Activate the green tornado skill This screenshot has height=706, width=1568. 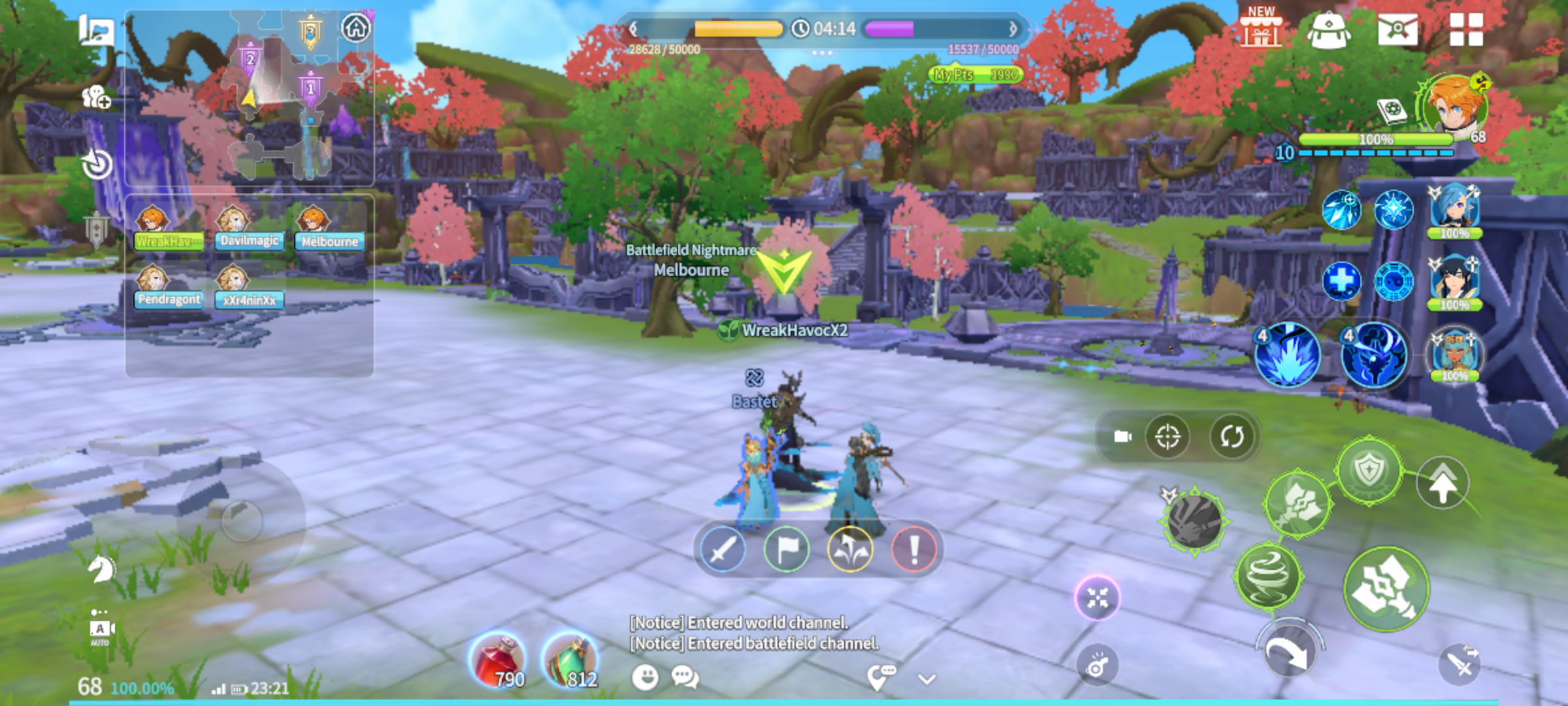(1268, 577)
